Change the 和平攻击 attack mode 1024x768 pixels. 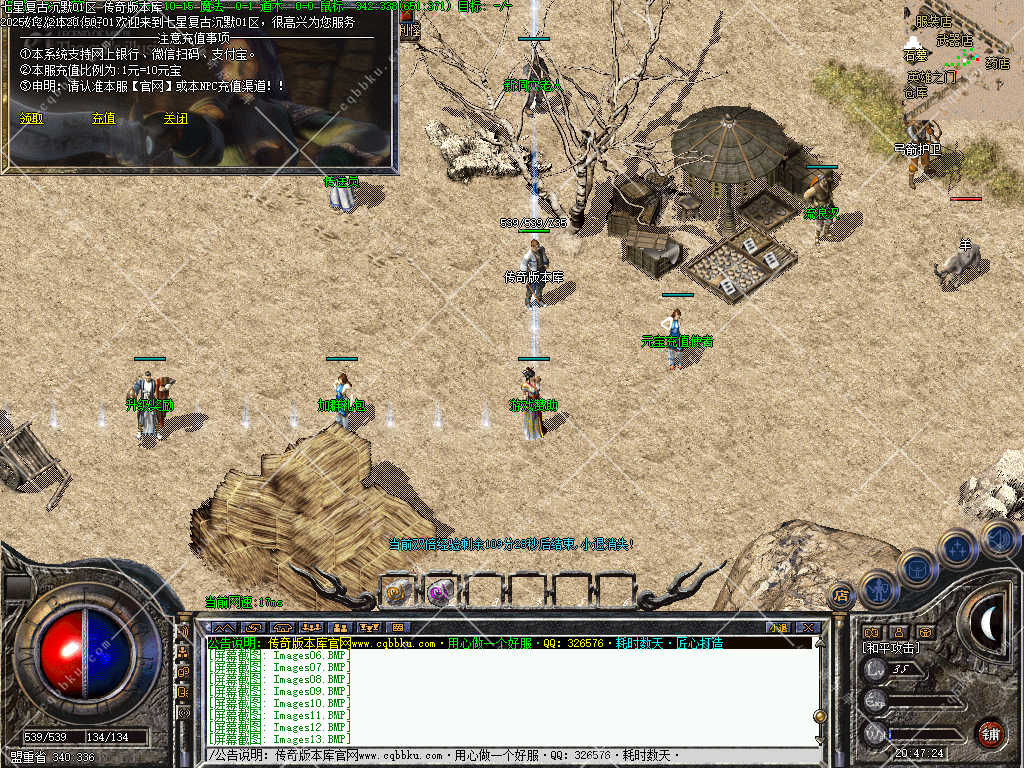click(x=892, y=648)
